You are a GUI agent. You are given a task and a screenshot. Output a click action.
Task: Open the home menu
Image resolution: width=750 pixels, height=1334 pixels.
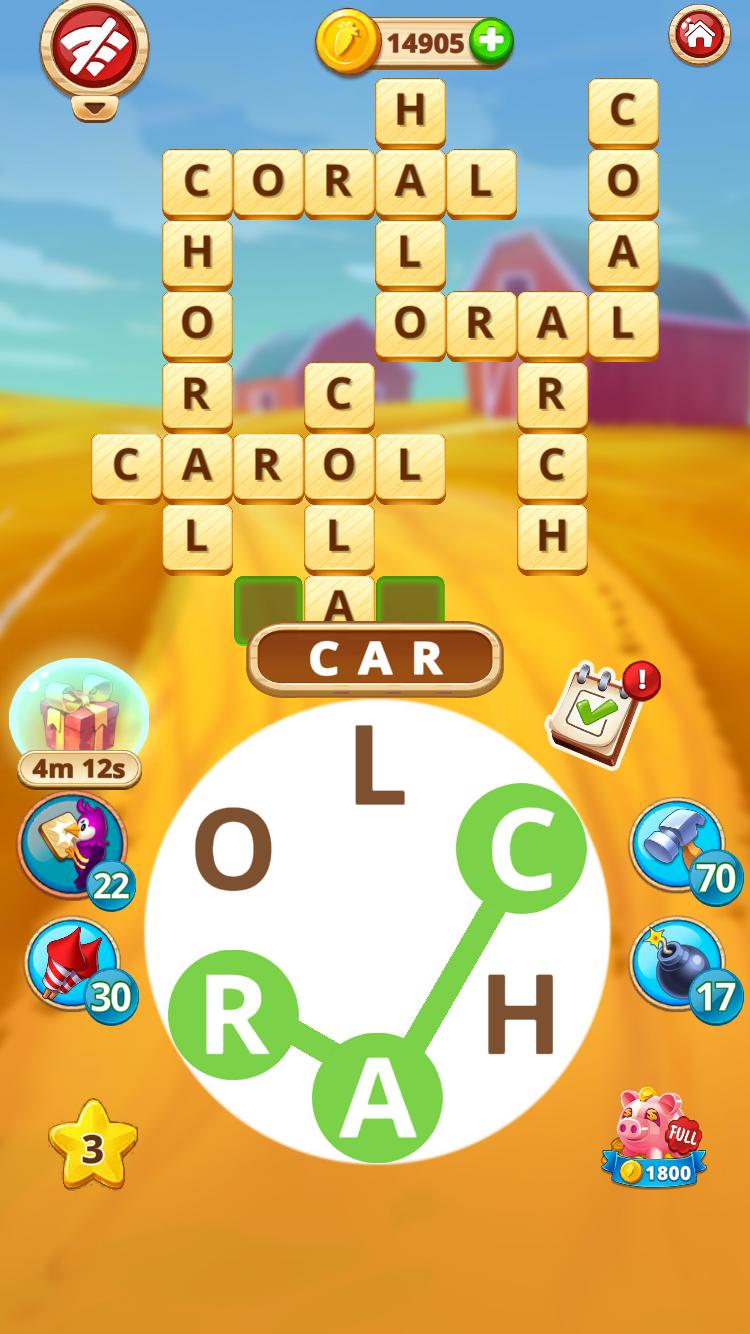(699, 35)
